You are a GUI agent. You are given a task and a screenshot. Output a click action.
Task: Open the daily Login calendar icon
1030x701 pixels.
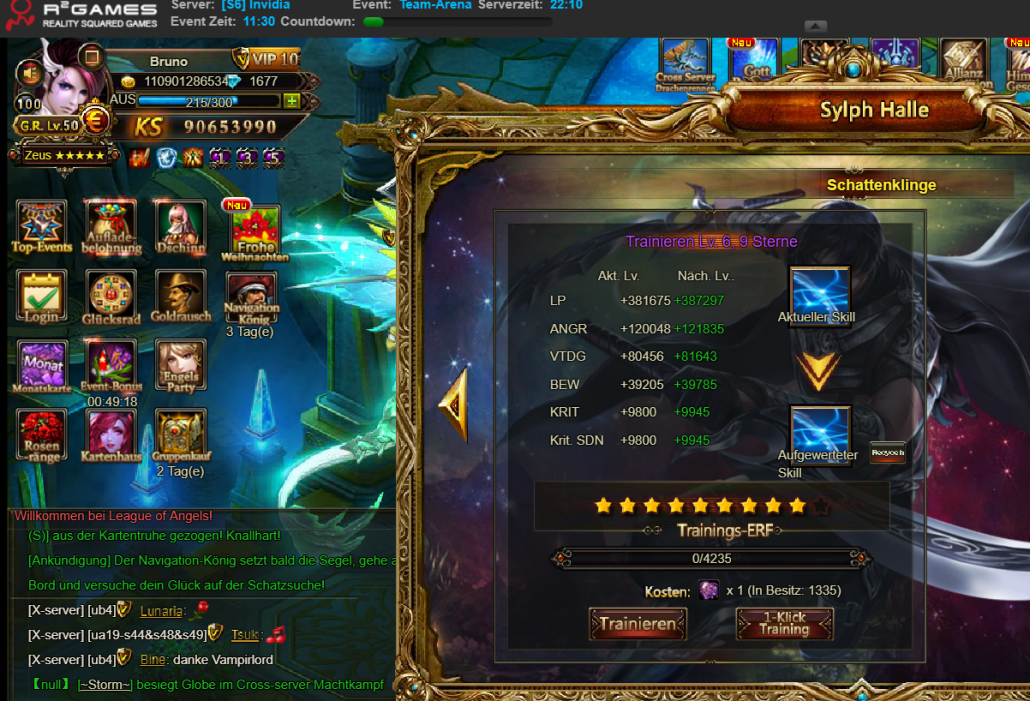[41, 295]
